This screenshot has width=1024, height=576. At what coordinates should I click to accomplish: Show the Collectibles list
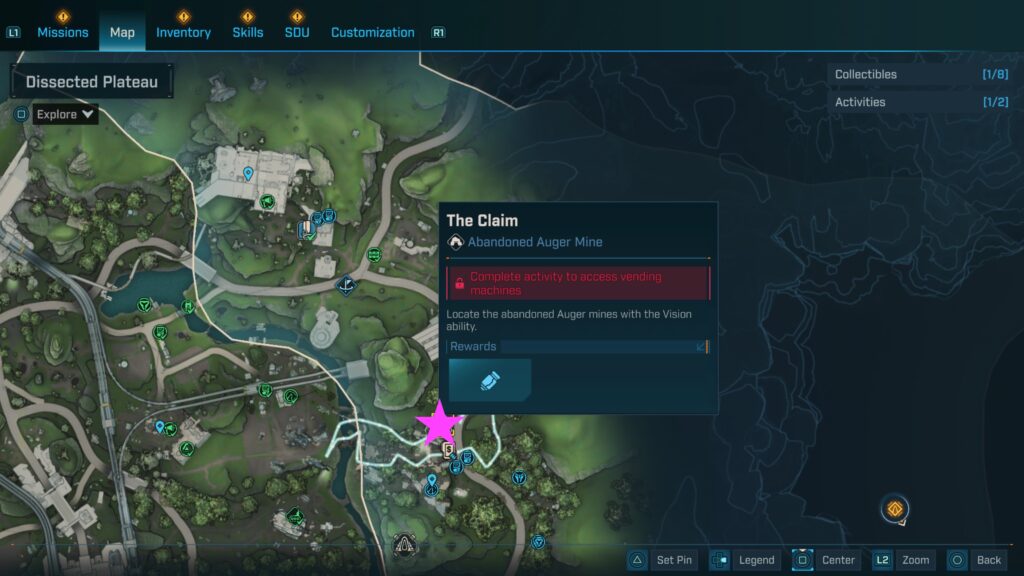(x=920, y=74)
